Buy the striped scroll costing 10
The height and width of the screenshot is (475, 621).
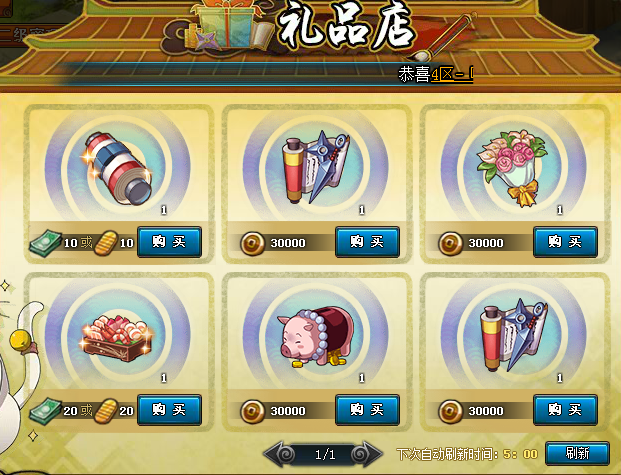click(169, 241)
